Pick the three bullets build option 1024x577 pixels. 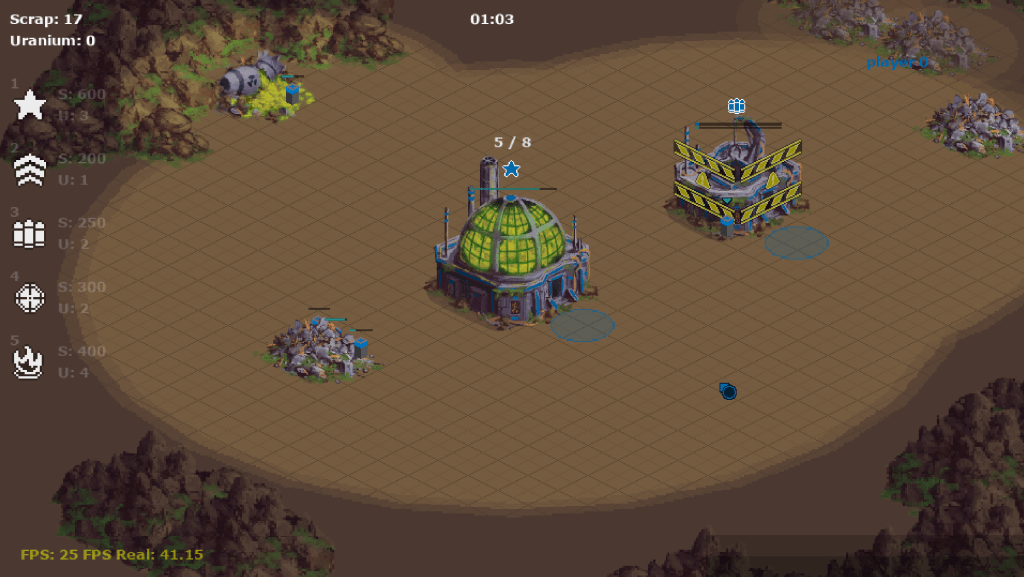(30, 234)
